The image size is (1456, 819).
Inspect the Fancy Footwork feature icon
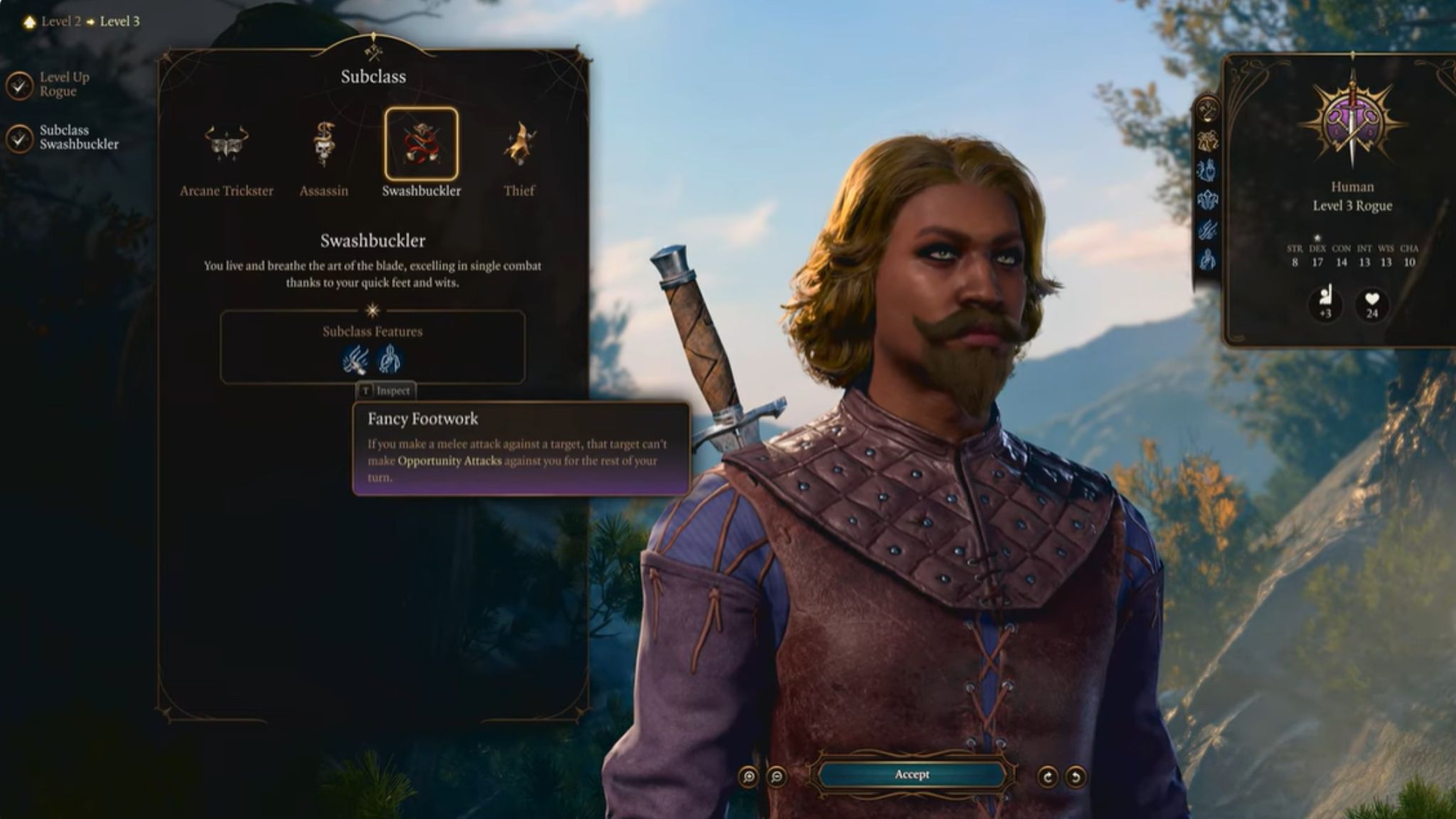point(355,360)
